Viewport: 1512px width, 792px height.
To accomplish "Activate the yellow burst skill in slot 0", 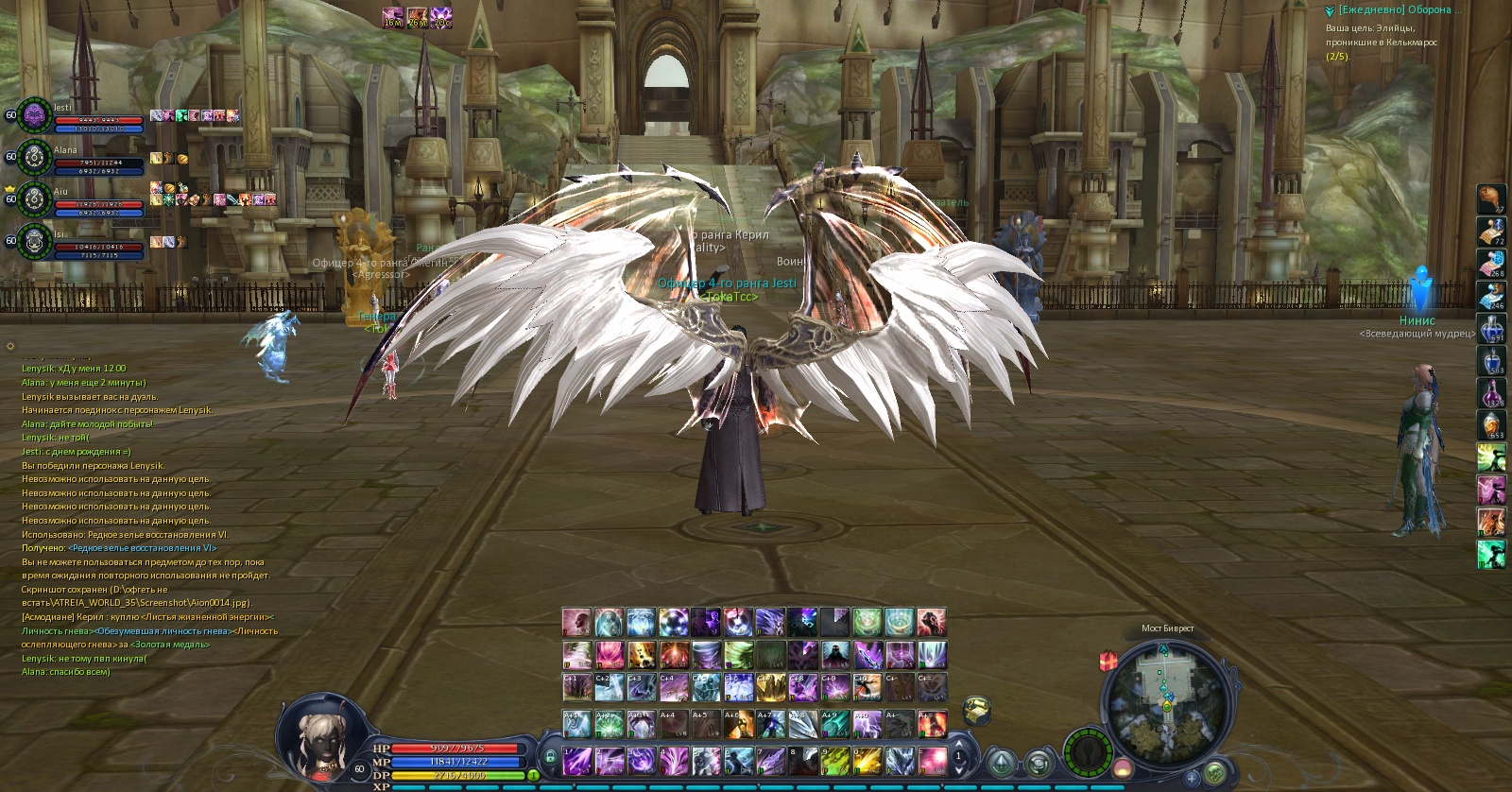I will click(867, 760).
